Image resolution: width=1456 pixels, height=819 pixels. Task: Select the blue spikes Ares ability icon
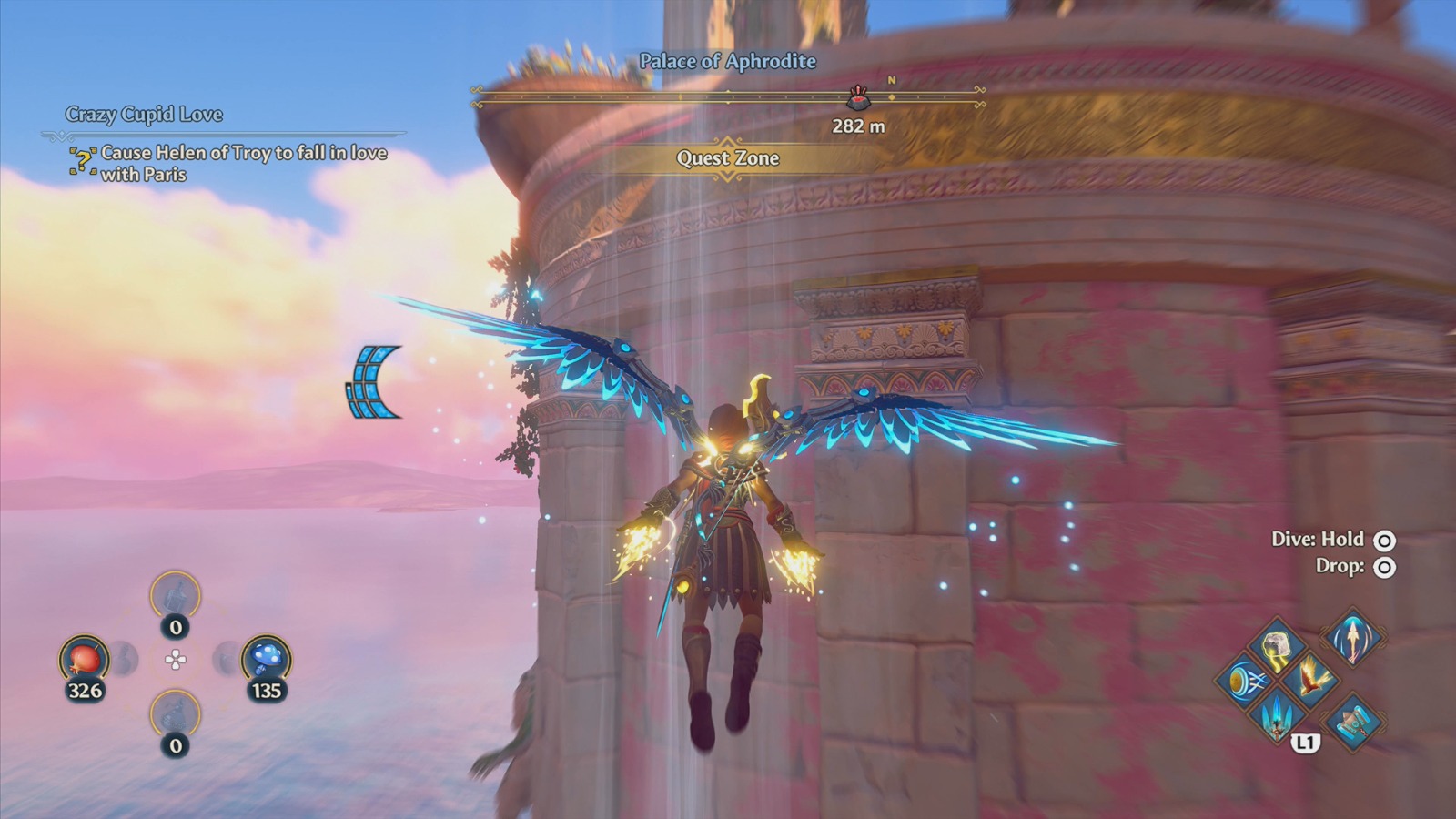click(x=1277, y=720)
